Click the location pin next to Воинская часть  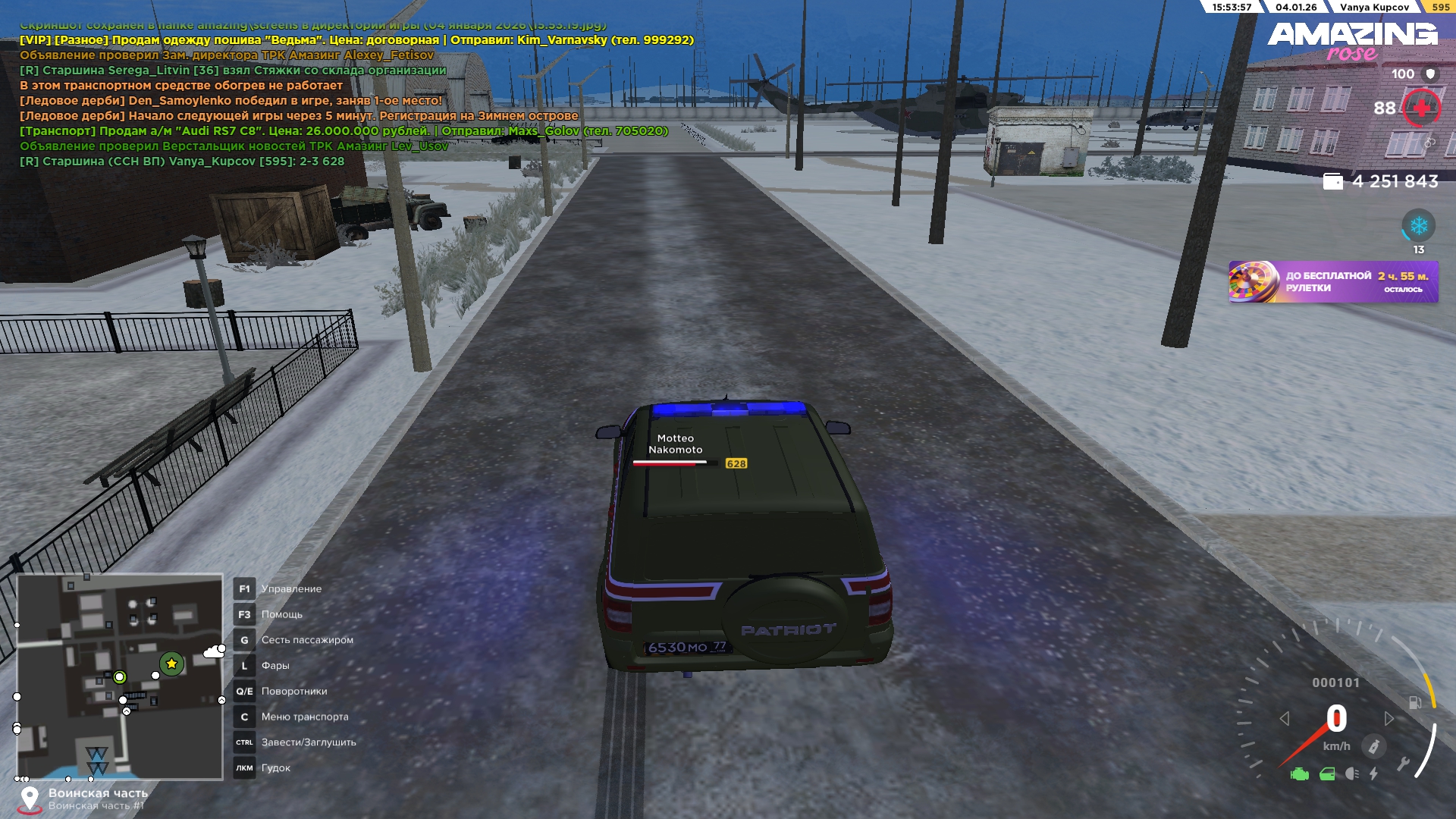coord(30,799)
